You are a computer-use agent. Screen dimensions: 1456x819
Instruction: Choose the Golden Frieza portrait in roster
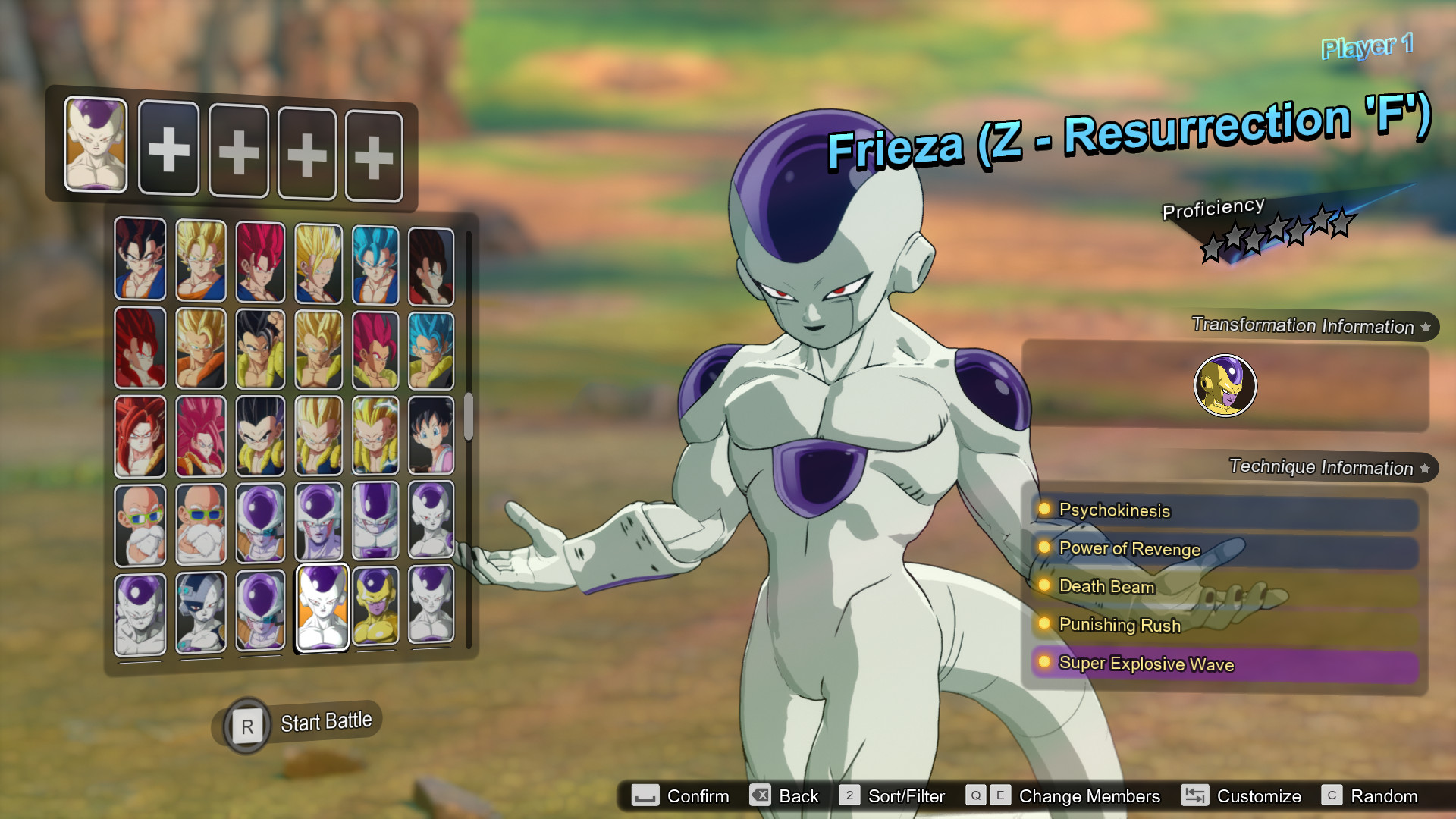tap(375, 607)
